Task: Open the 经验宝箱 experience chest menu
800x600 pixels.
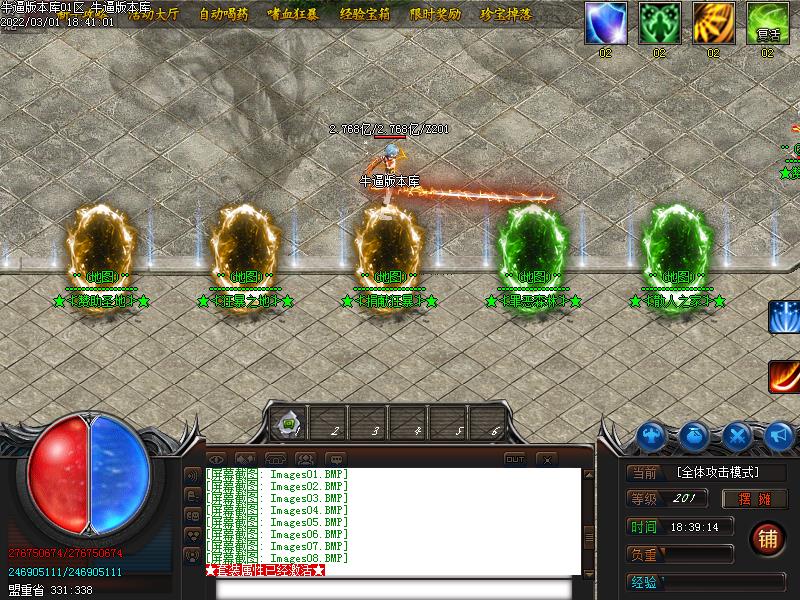Action: (365, 15)
